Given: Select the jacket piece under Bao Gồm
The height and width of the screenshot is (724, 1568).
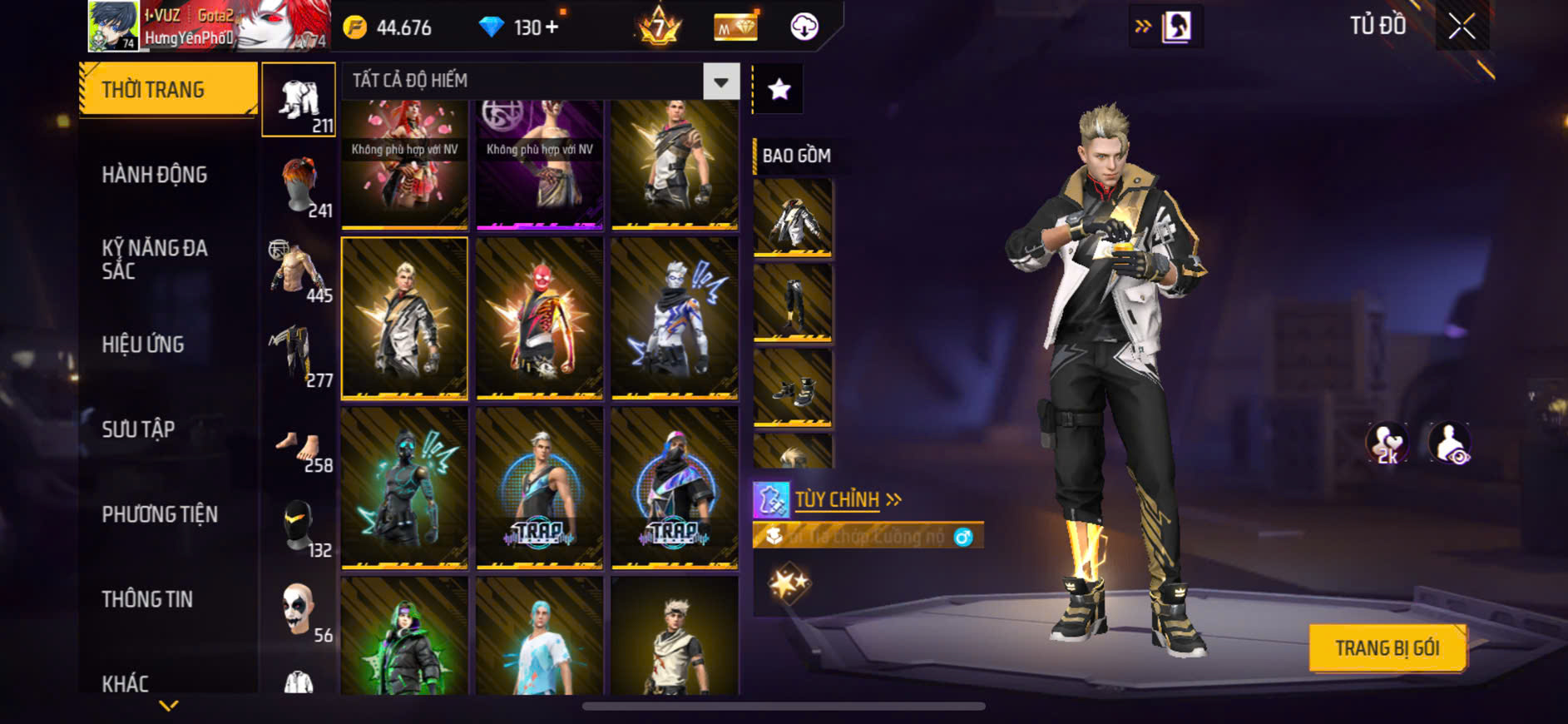Looking at the screenshot, I should (792, 218).
